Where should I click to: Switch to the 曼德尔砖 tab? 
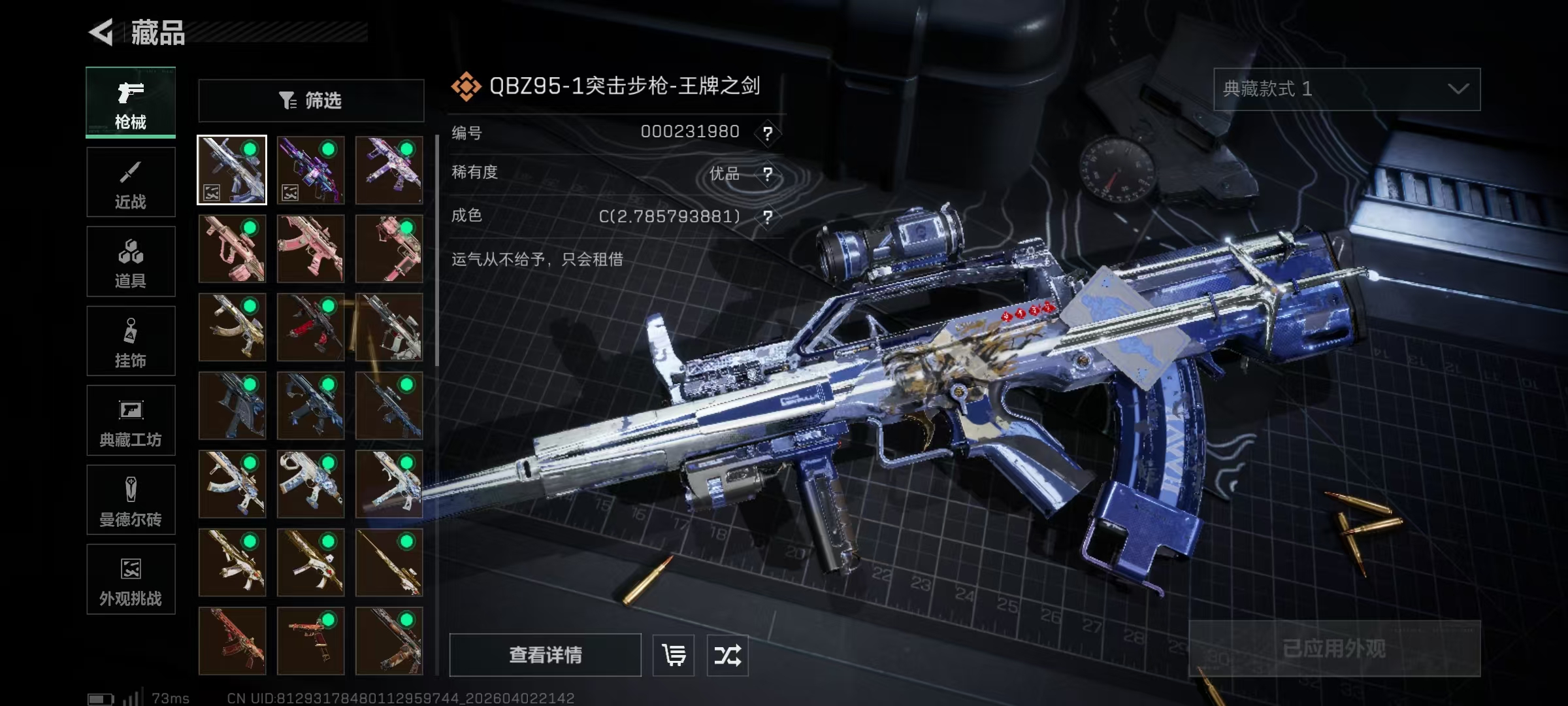click(x=131, y=500)
